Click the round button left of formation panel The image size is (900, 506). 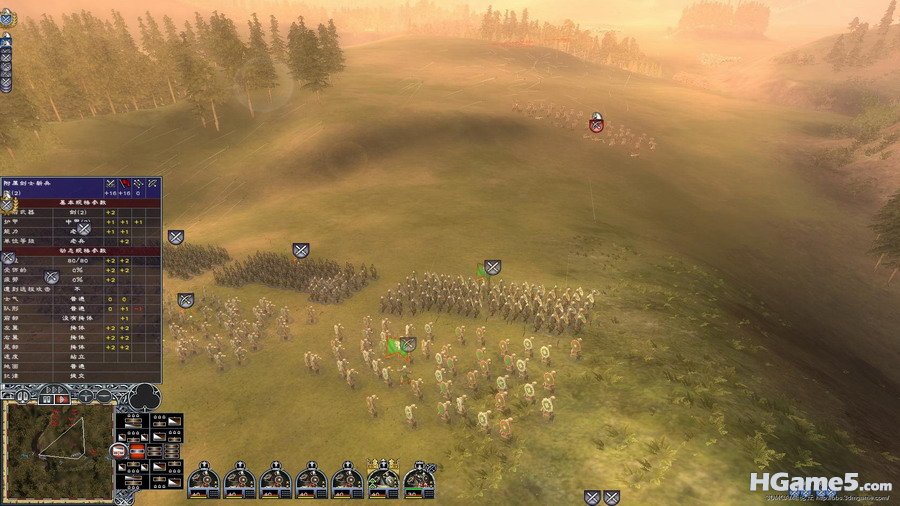116,451
